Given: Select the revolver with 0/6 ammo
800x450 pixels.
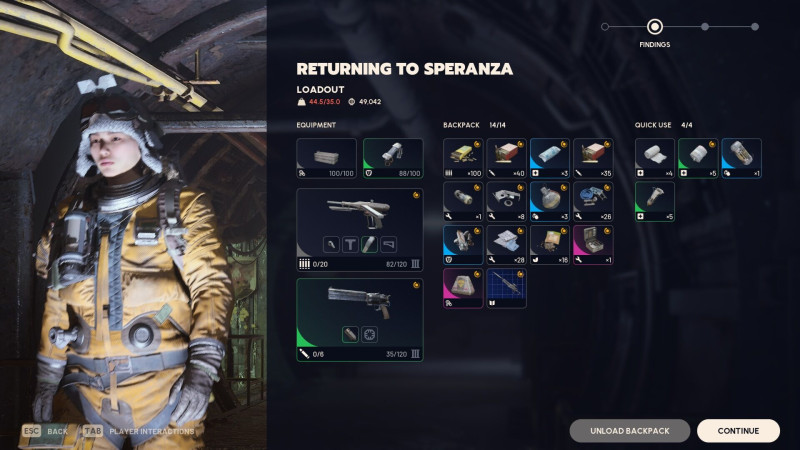Looking at the screenshot, I should click(x=359, y=319).
